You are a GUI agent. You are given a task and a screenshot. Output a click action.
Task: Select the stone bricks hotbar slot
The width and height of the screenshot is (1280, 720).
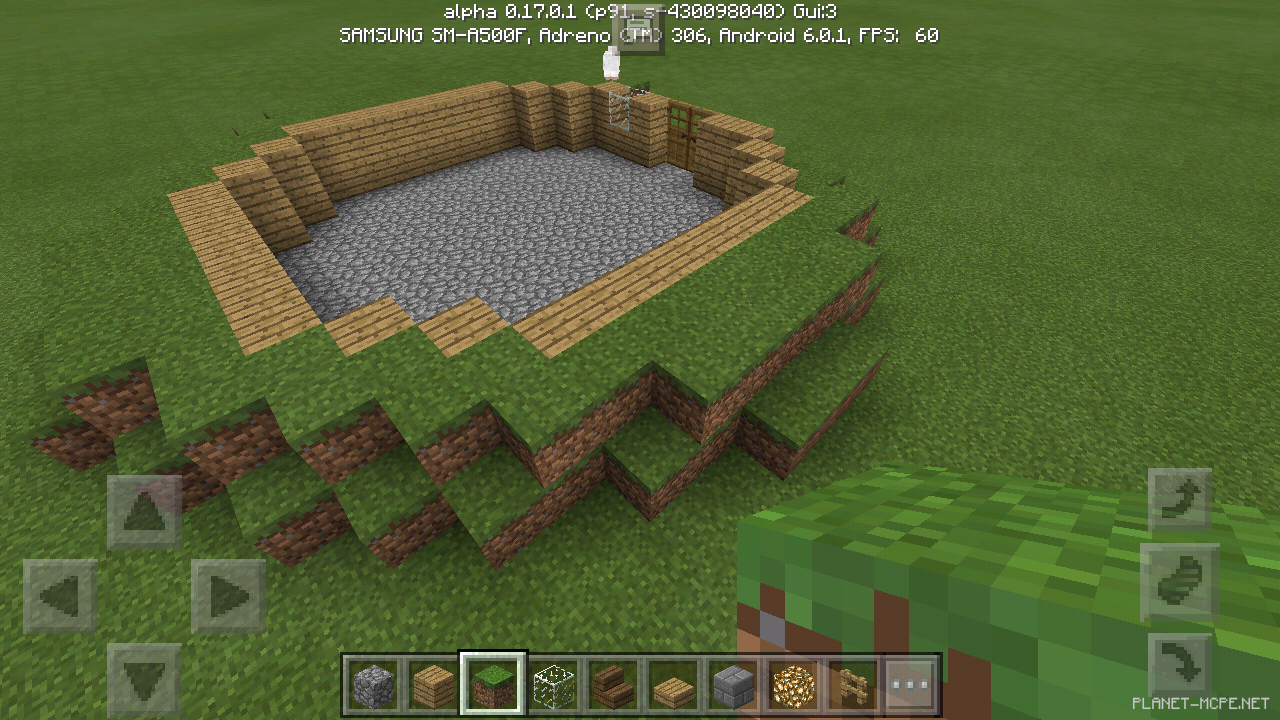coord(732,685)
